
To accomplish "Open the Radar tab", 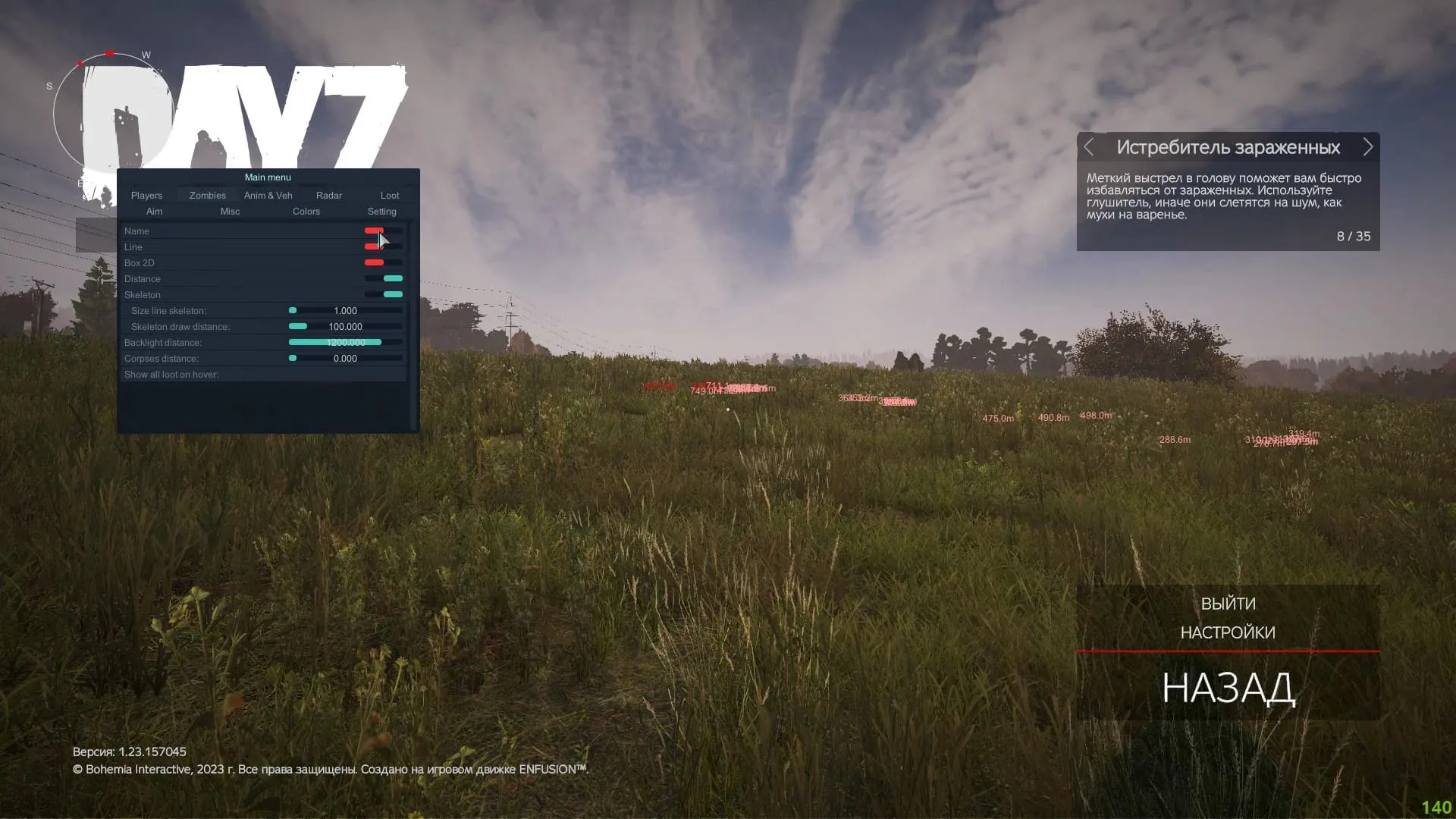I will point(328,195).
